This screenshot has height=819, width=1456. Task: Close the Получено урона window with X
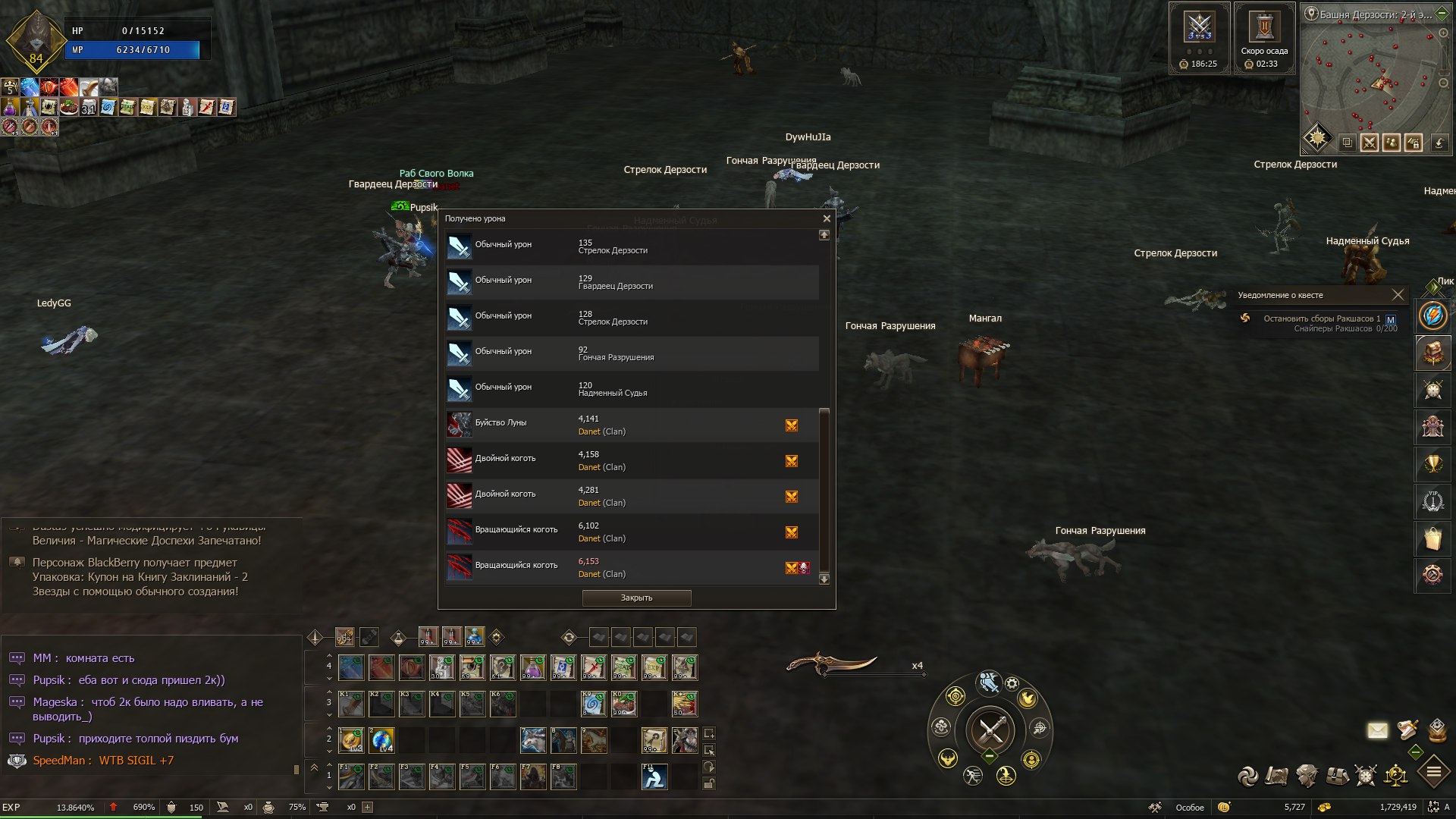827,218
